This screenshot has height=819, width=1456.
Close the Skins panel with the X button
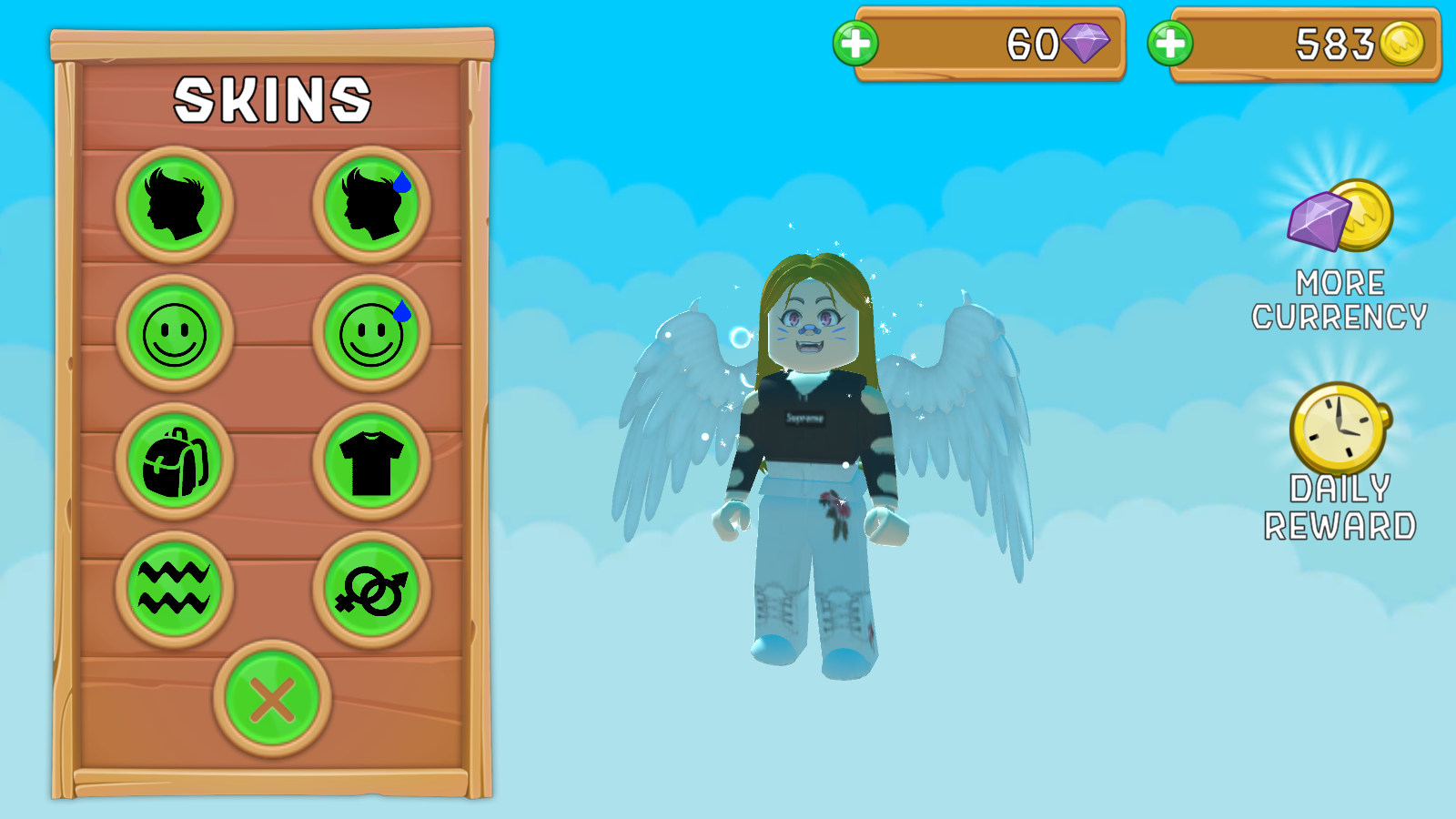[273, 701]
